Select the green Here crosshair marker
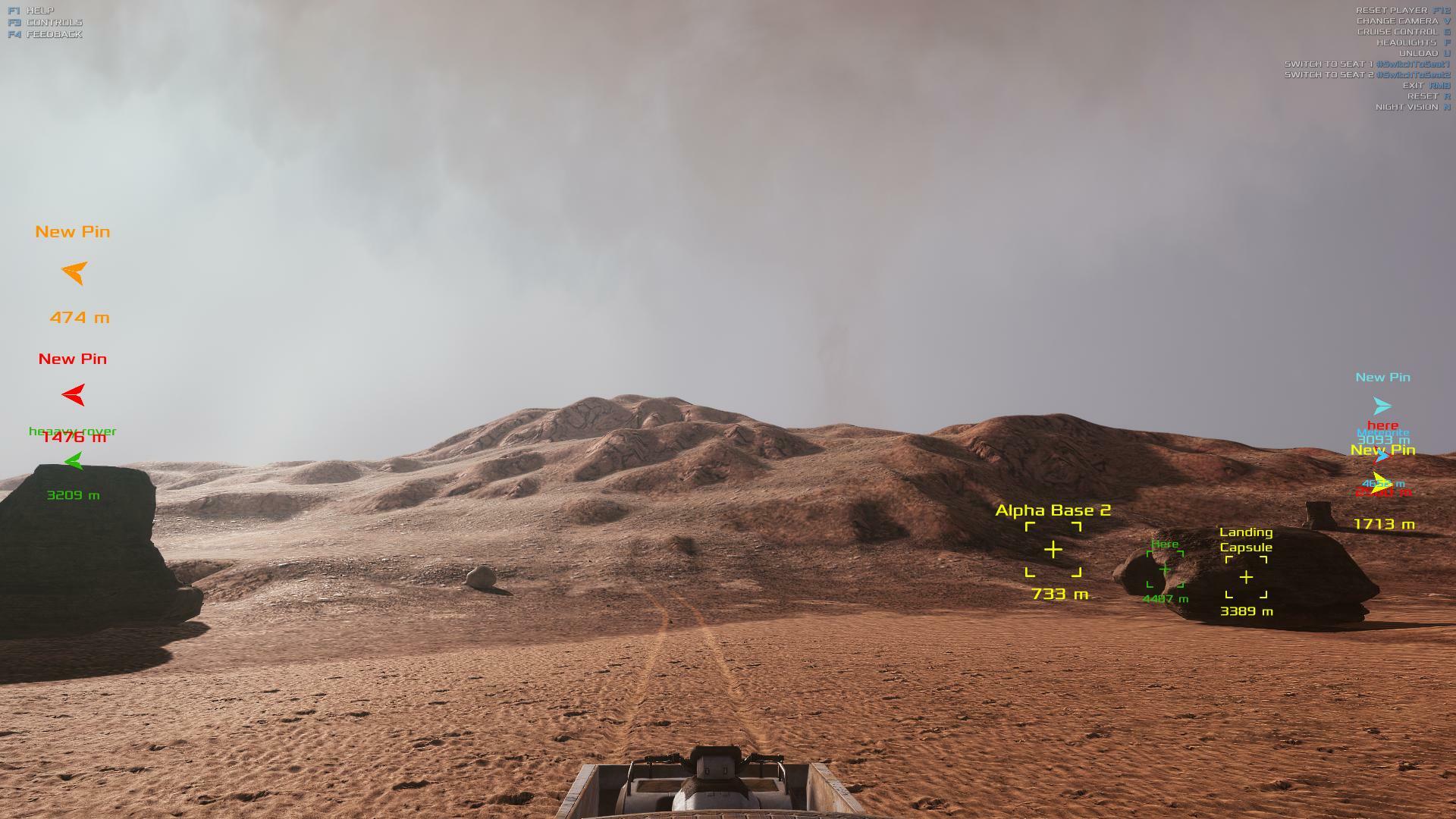This screenshot has width=1456, height=819. 1165,569
